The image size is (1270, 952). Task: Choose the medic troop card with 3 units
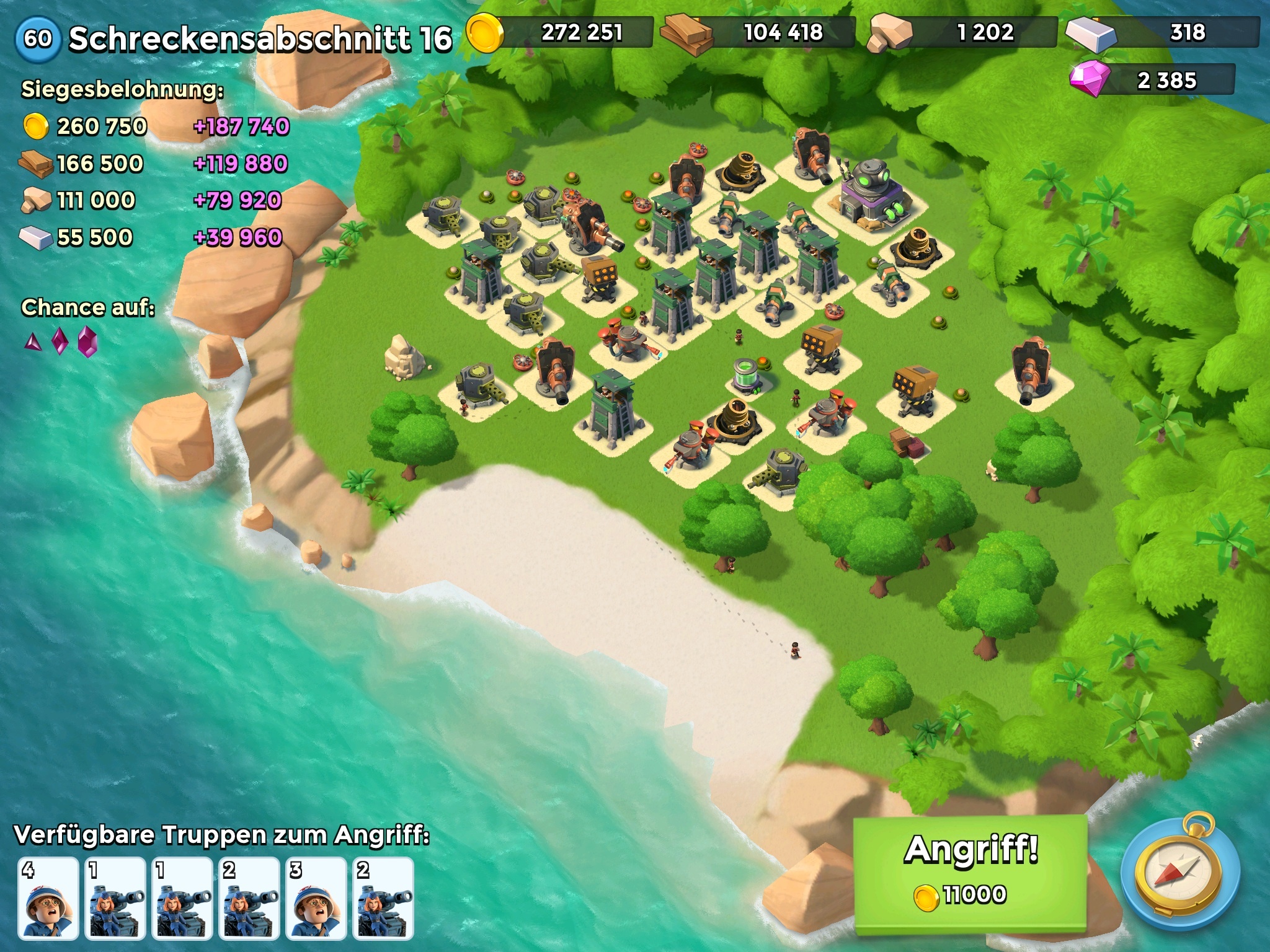point(316,897)
